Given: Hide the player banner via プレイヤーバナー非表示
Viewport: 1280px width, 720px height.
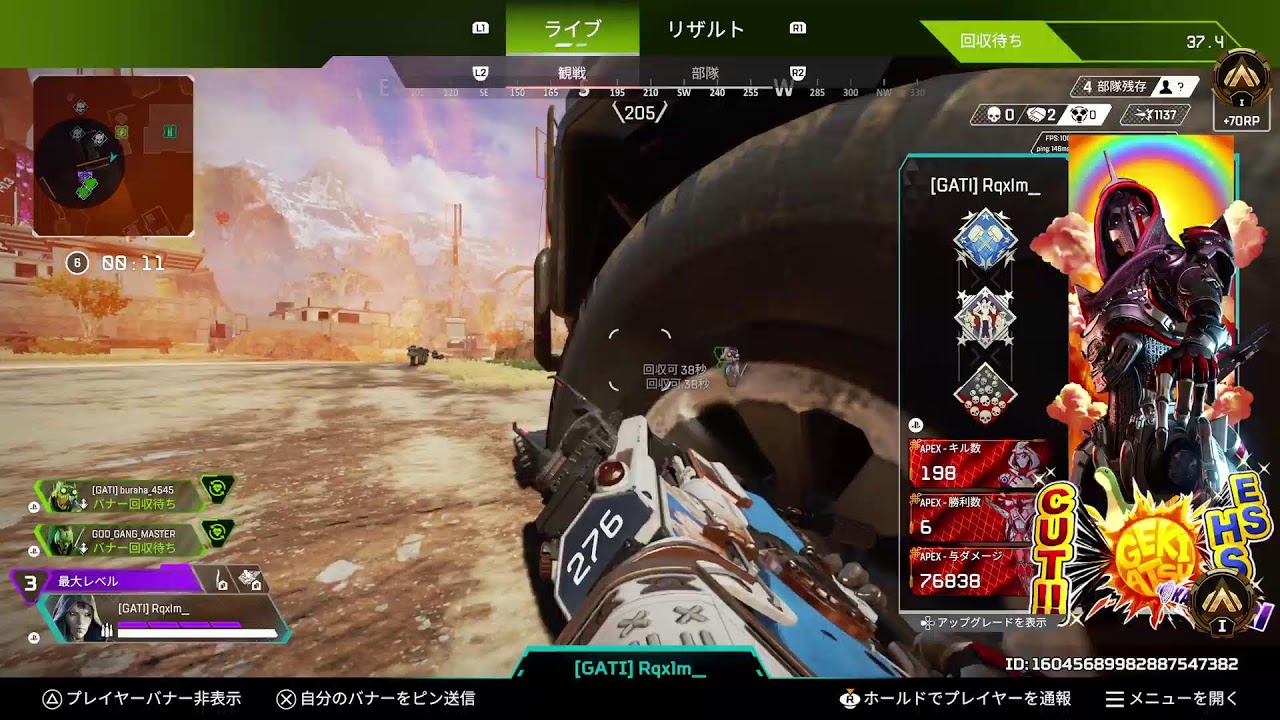Looking at the screenshot, I should click(x=142, y=699).
